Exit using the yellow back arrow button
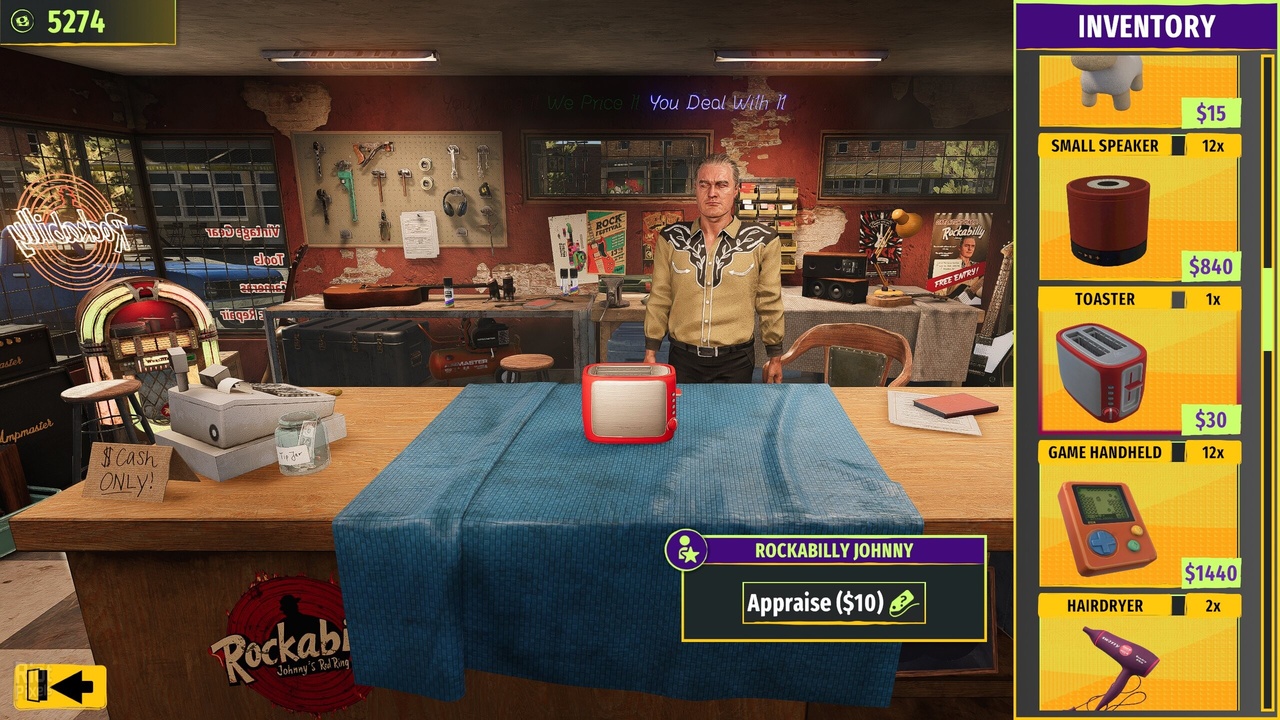The height and width of the screenshot is (720, 1280). pos(60,686)
